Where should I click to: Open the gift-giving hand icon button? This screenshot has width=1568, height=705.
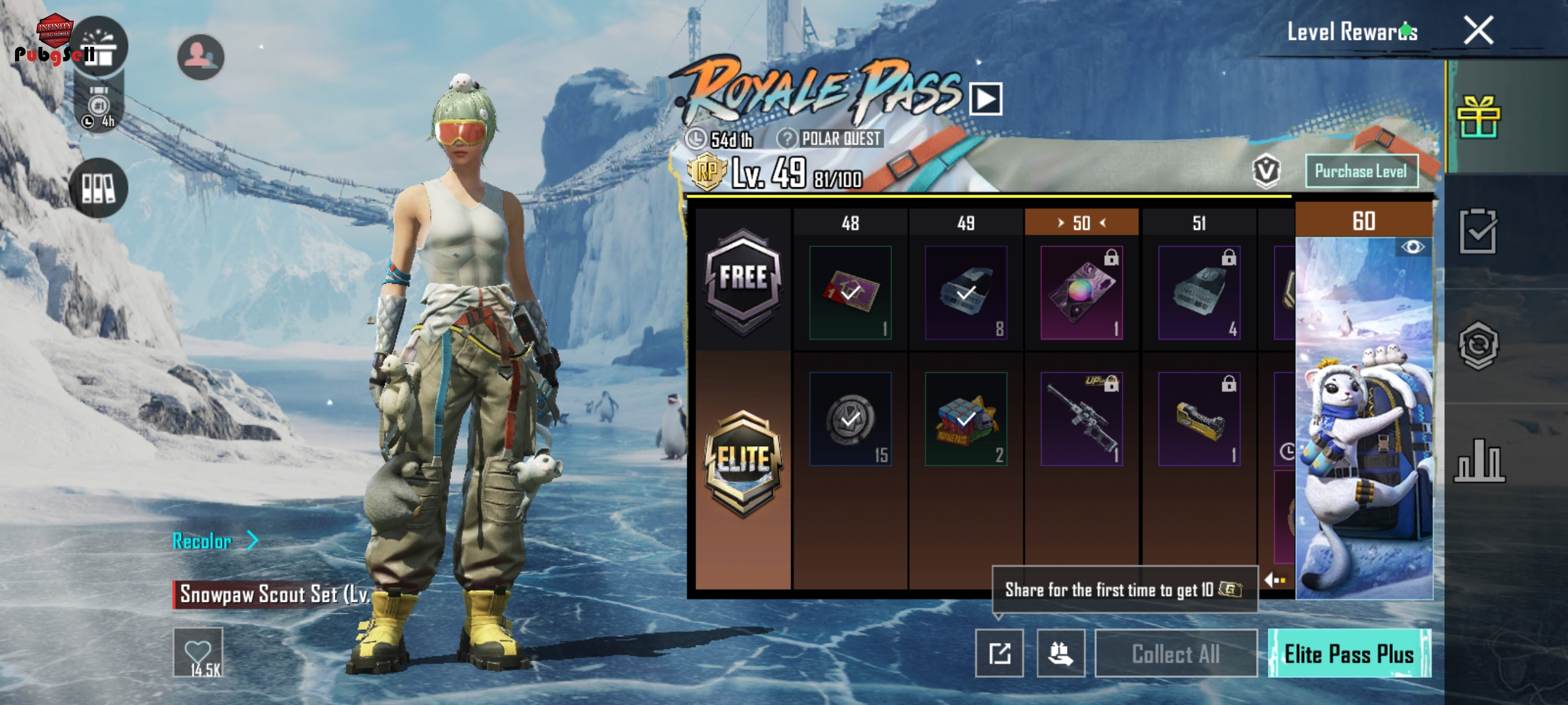coord(1060,654)
